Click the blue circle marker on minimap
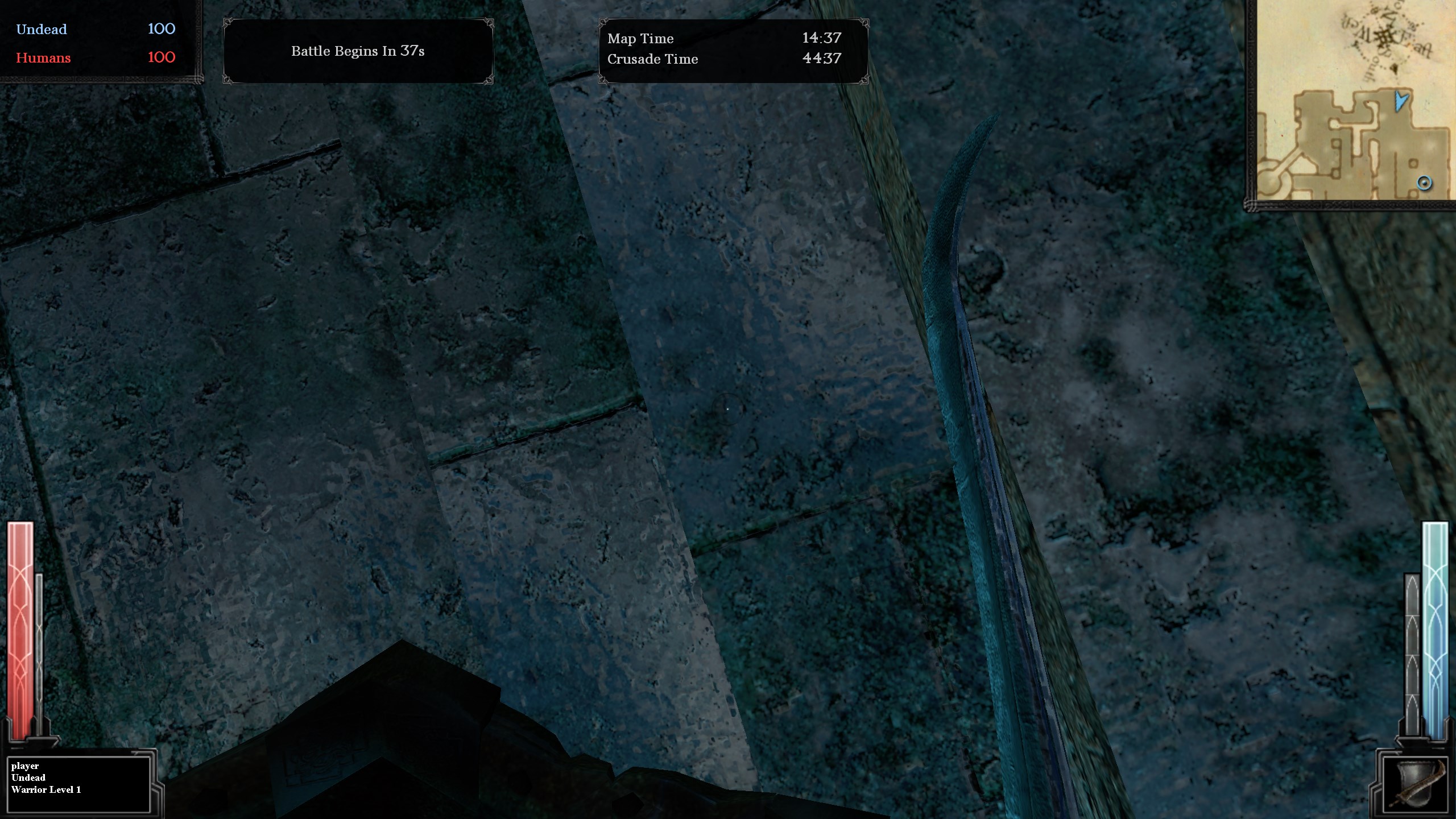This screenshot has height=819, width=1456. 1424,183
